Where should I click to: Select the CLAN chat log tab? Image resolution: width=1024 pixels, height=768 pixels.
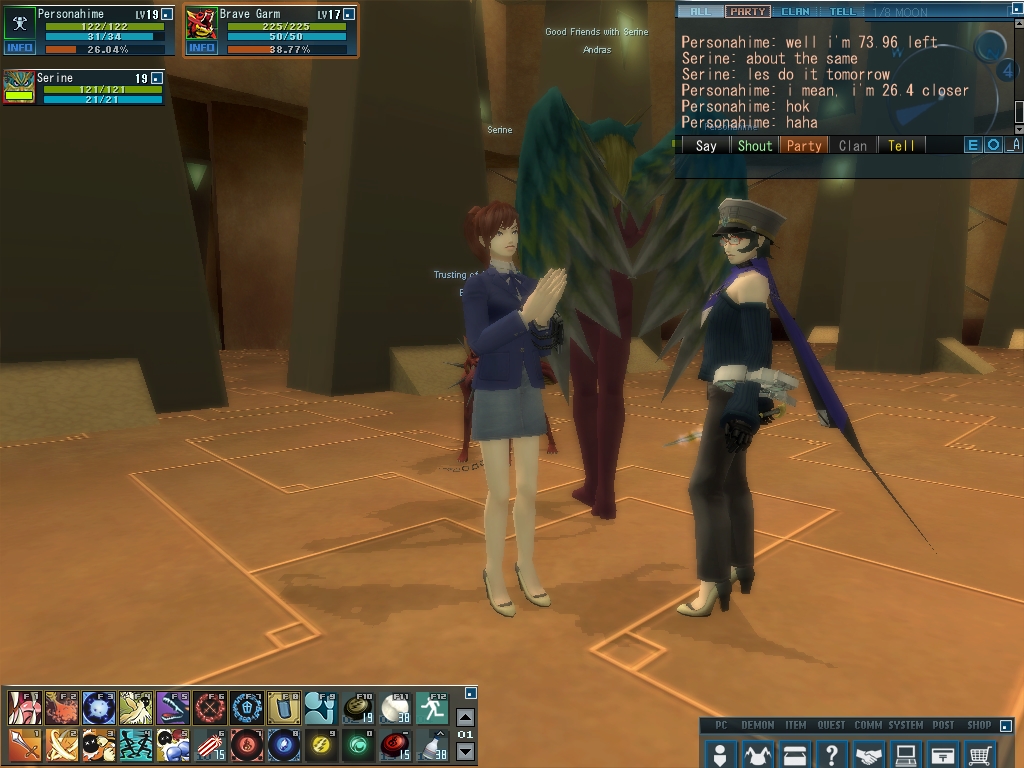[x=795, y=12]
